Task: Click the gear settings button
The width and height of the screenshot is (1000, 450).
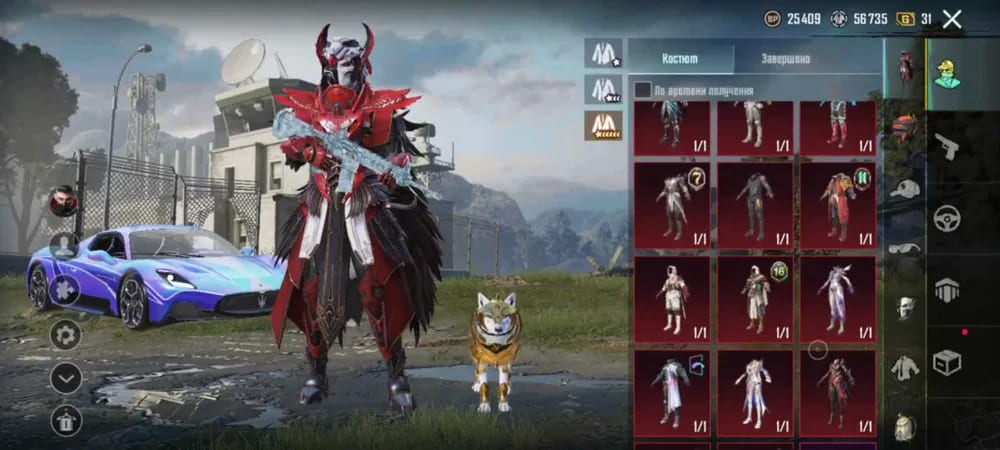Action: [x=65, y=334]
